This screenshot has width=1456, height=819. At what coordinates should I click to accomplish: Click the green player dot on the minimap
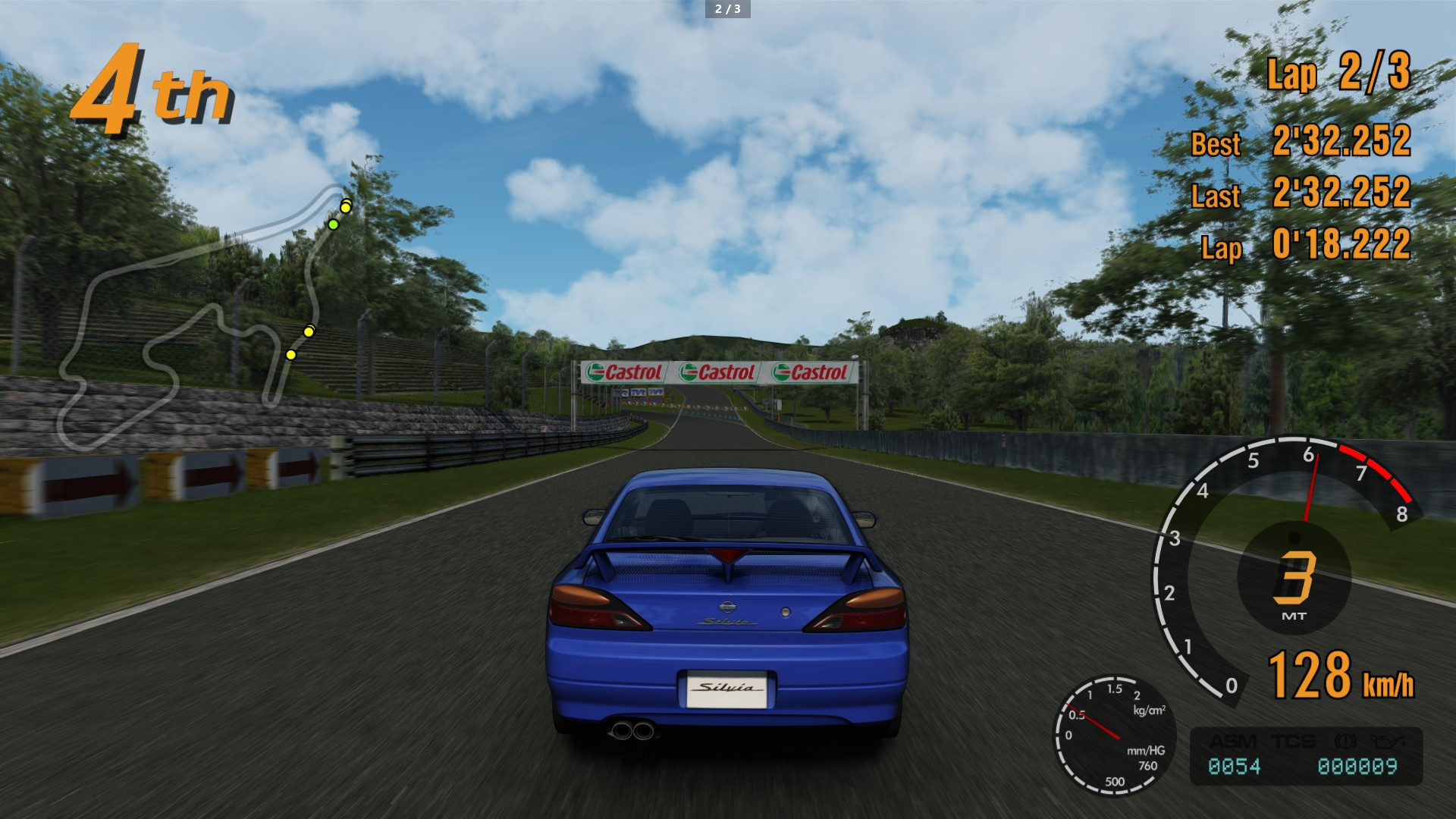(x=332, y=224)
